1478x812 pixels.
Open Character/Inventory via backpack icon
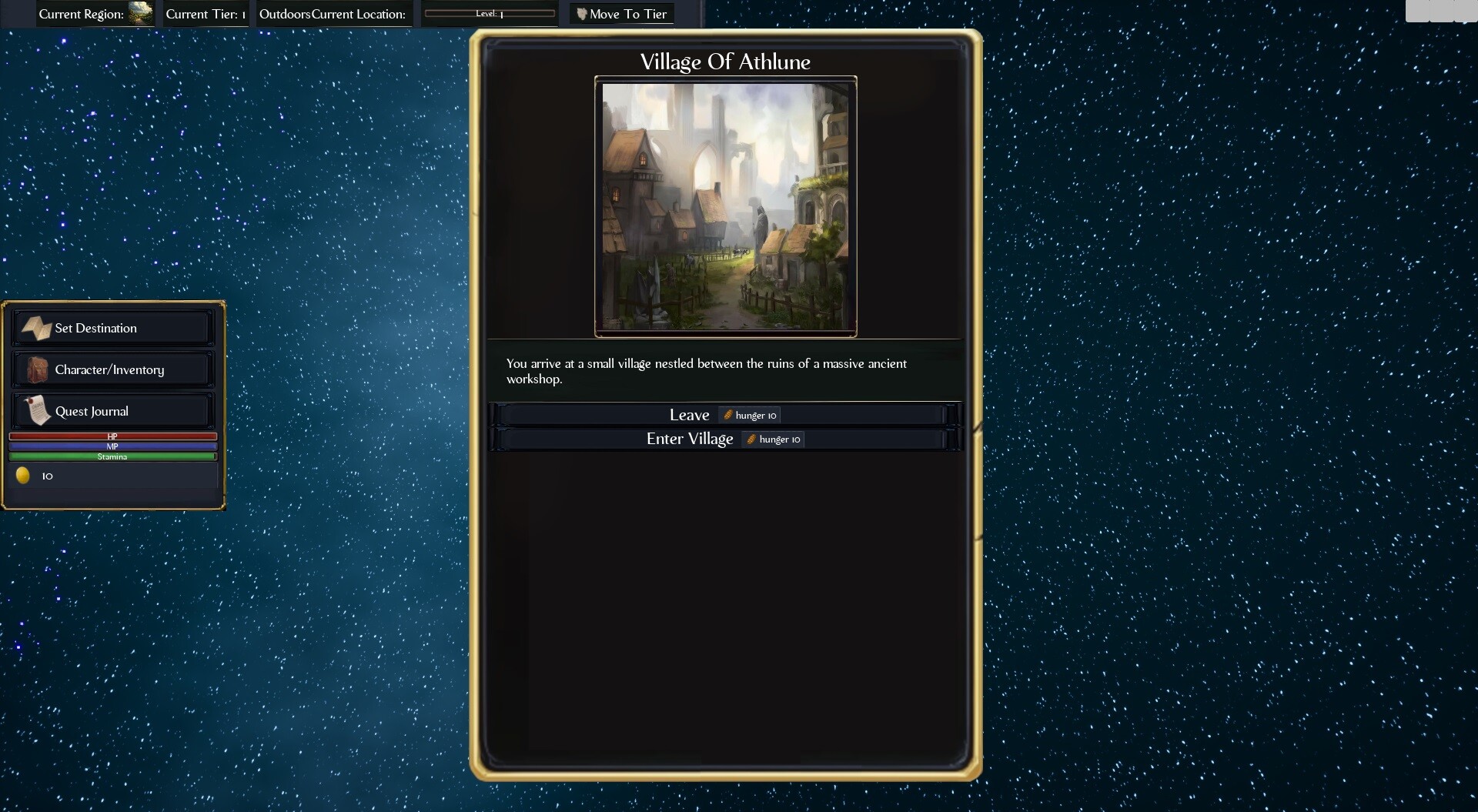[36, 369]
